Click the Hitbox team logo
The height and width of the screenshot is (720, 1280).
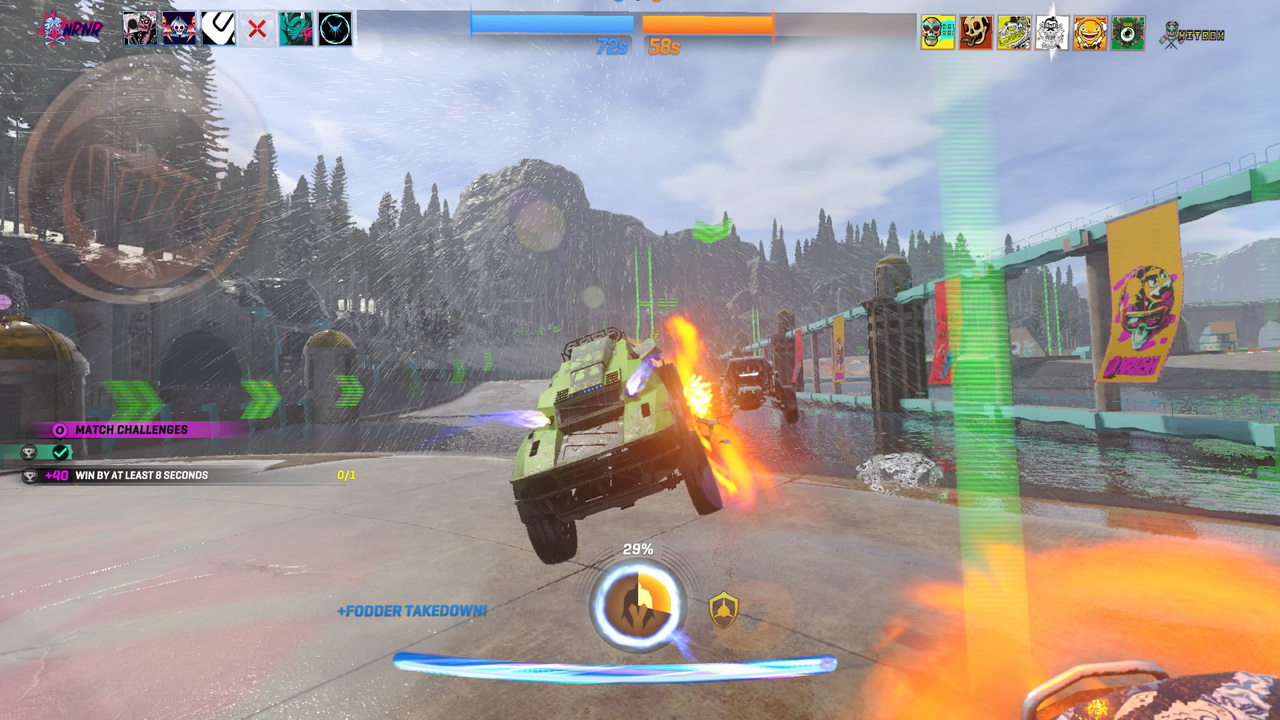point(1192,35)
